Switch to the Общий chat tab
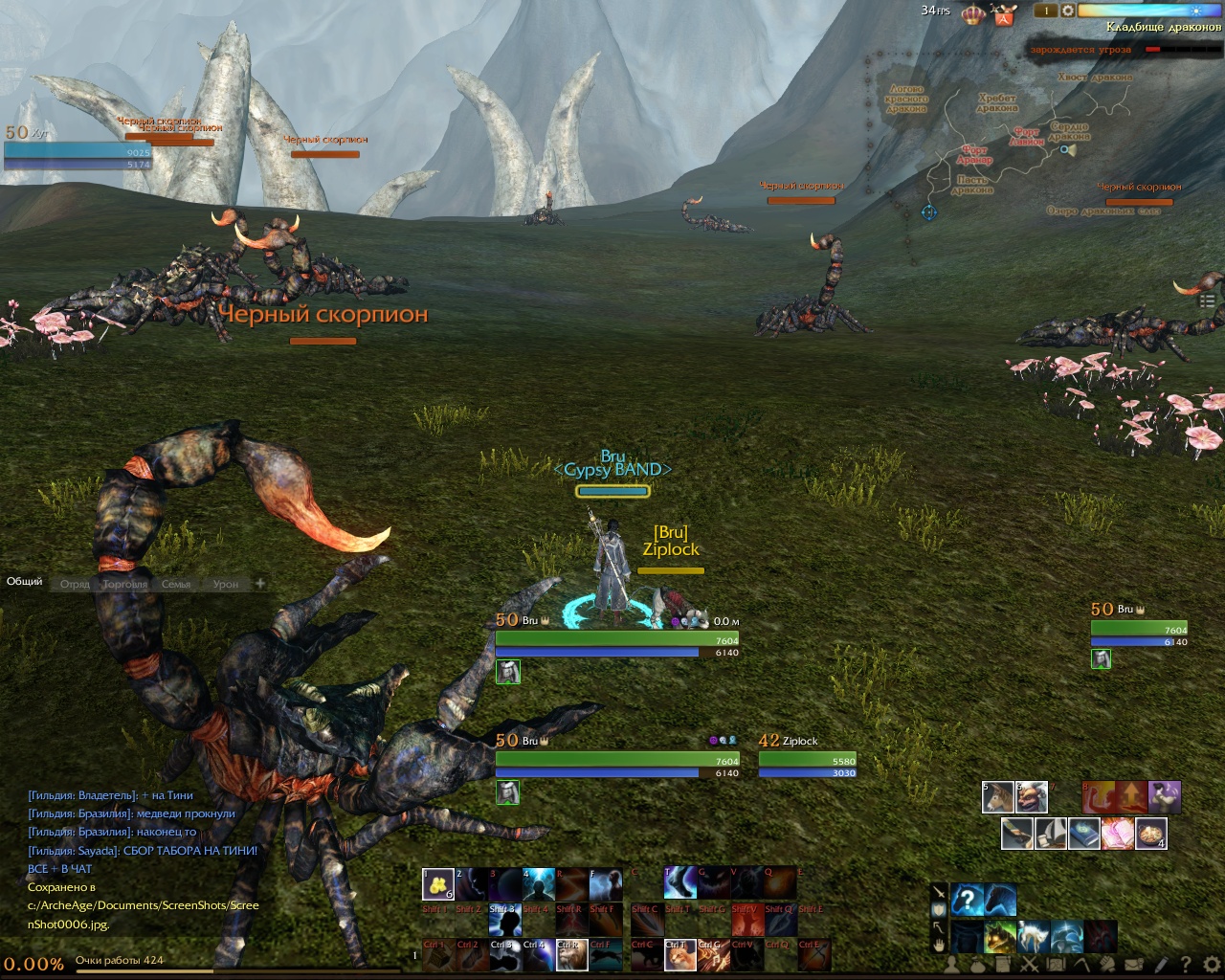Image resolution: width=1225 pixels, height=980 pixels. (x=25, y=582)
